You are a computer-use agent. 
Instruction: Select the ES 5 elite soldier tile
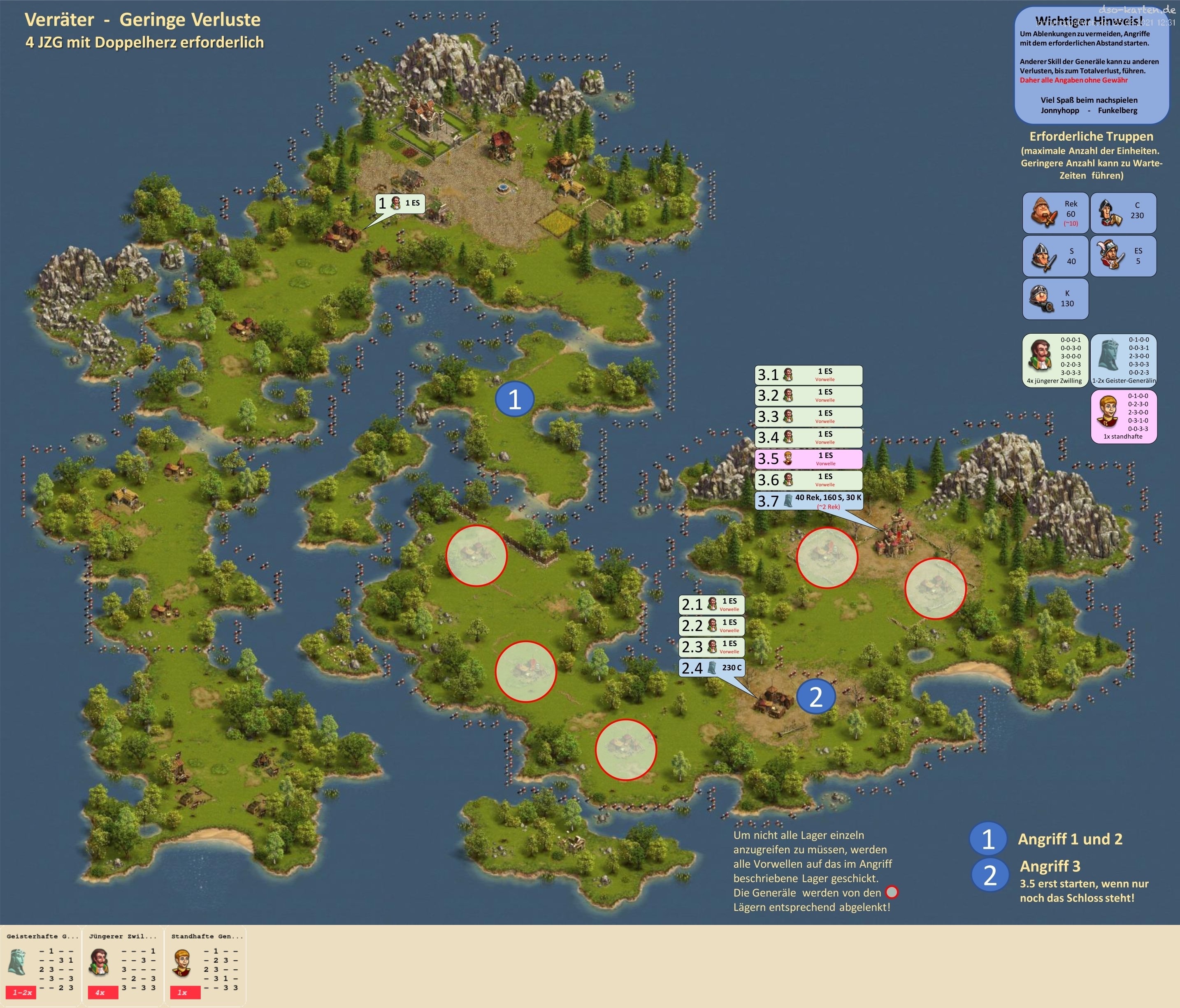(1123, 256)
